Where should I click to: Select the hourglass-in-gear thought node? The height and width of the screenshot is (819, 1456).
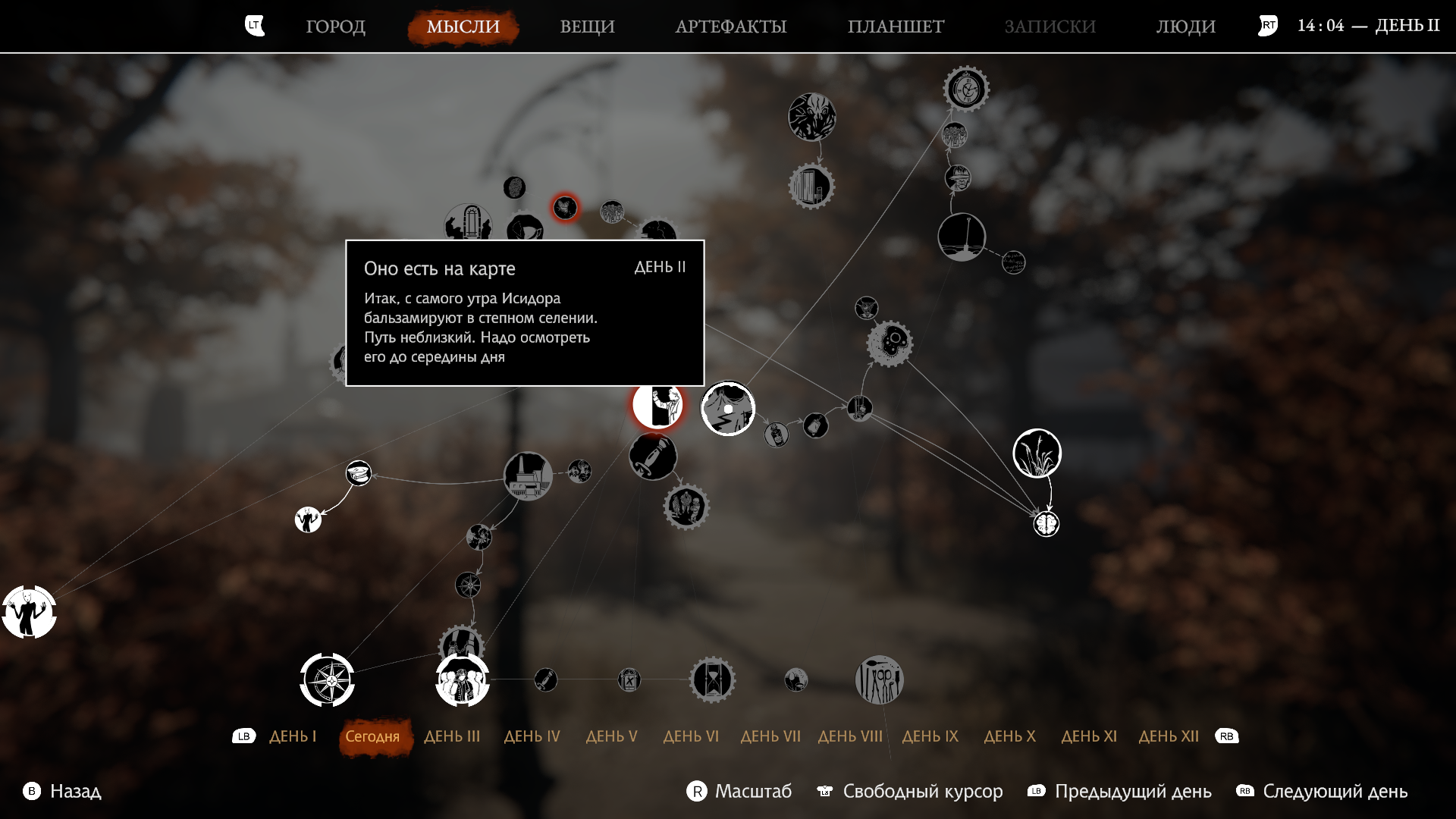714,679
